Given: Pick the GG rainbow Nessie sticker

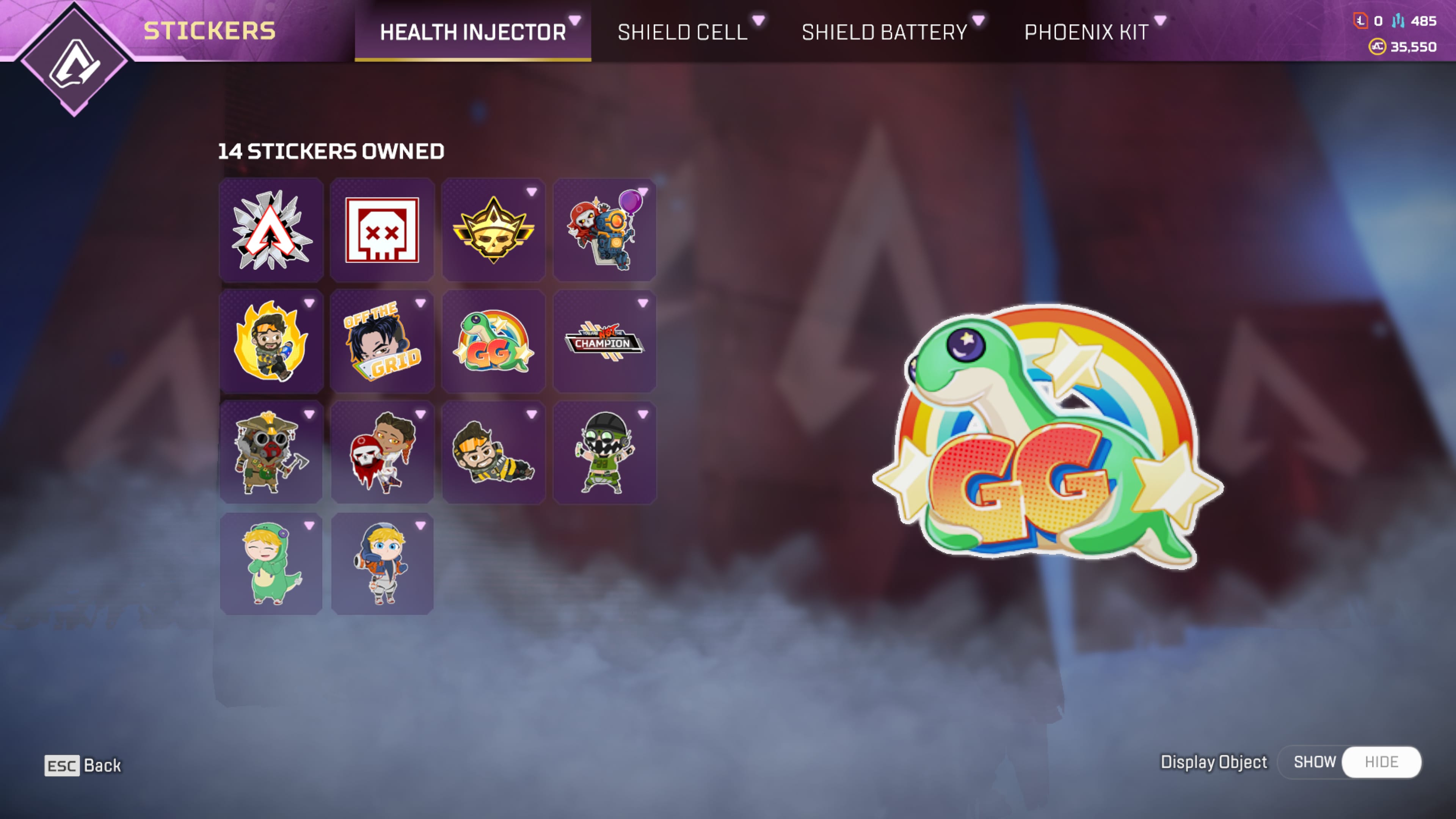Looking at the screenshot, I should 493,341.
